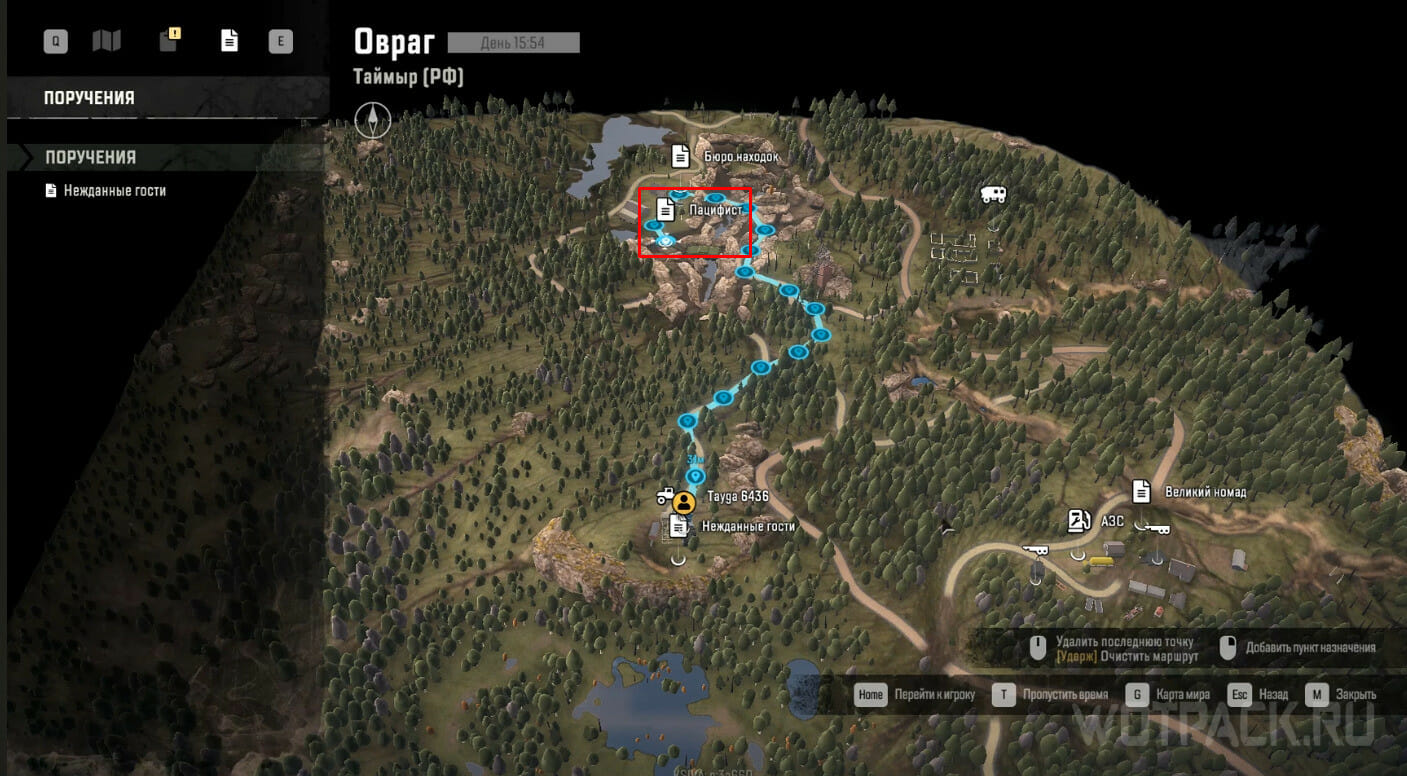Open the Великий номад task marker
The image size is (1407, 776).
click(1141, 491)
